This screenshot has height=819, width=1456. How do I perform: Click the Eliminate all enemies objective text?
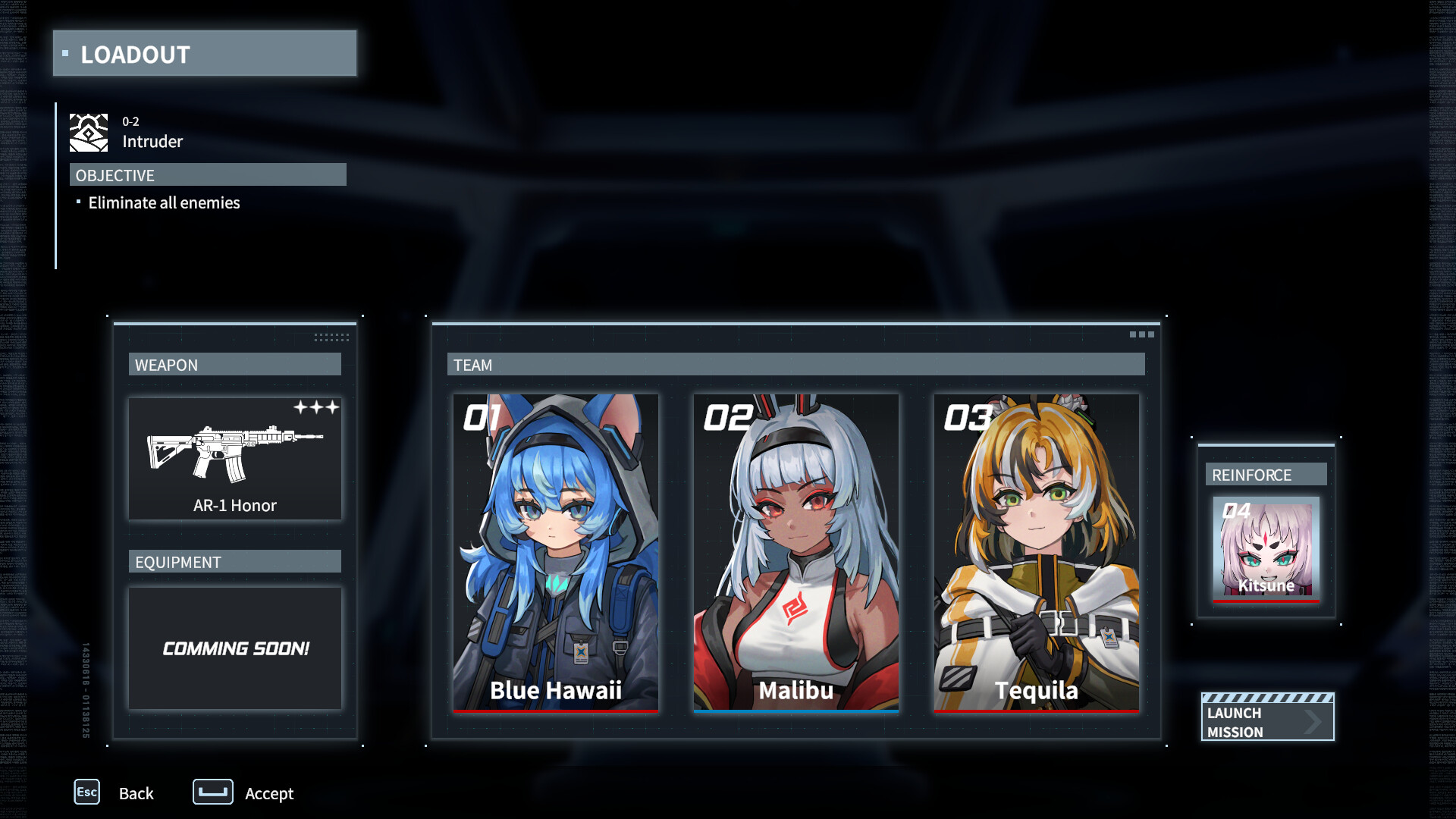(163, 202)
